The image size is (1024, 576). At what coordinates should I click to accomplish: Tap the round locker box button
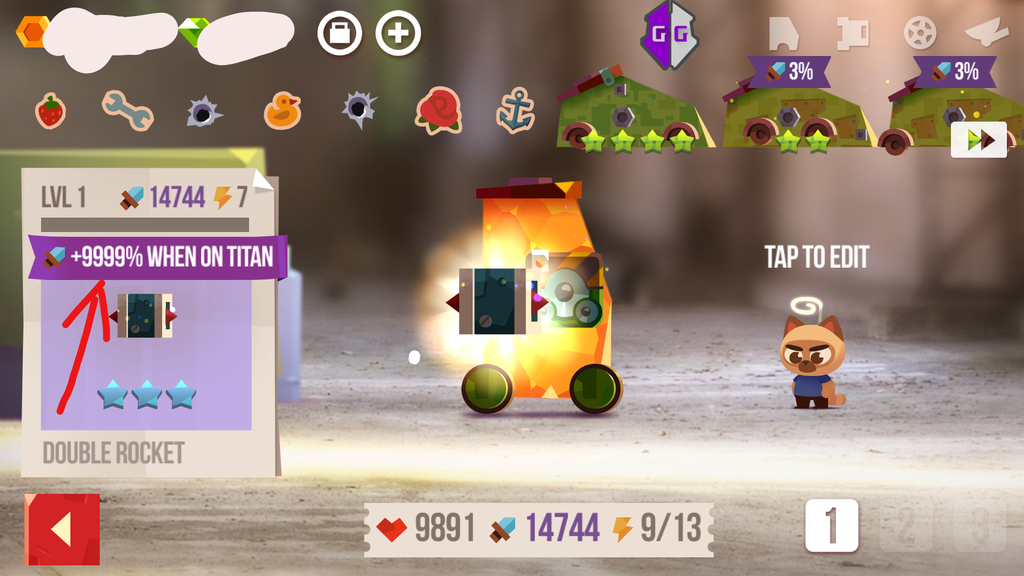tap(339, 33)
